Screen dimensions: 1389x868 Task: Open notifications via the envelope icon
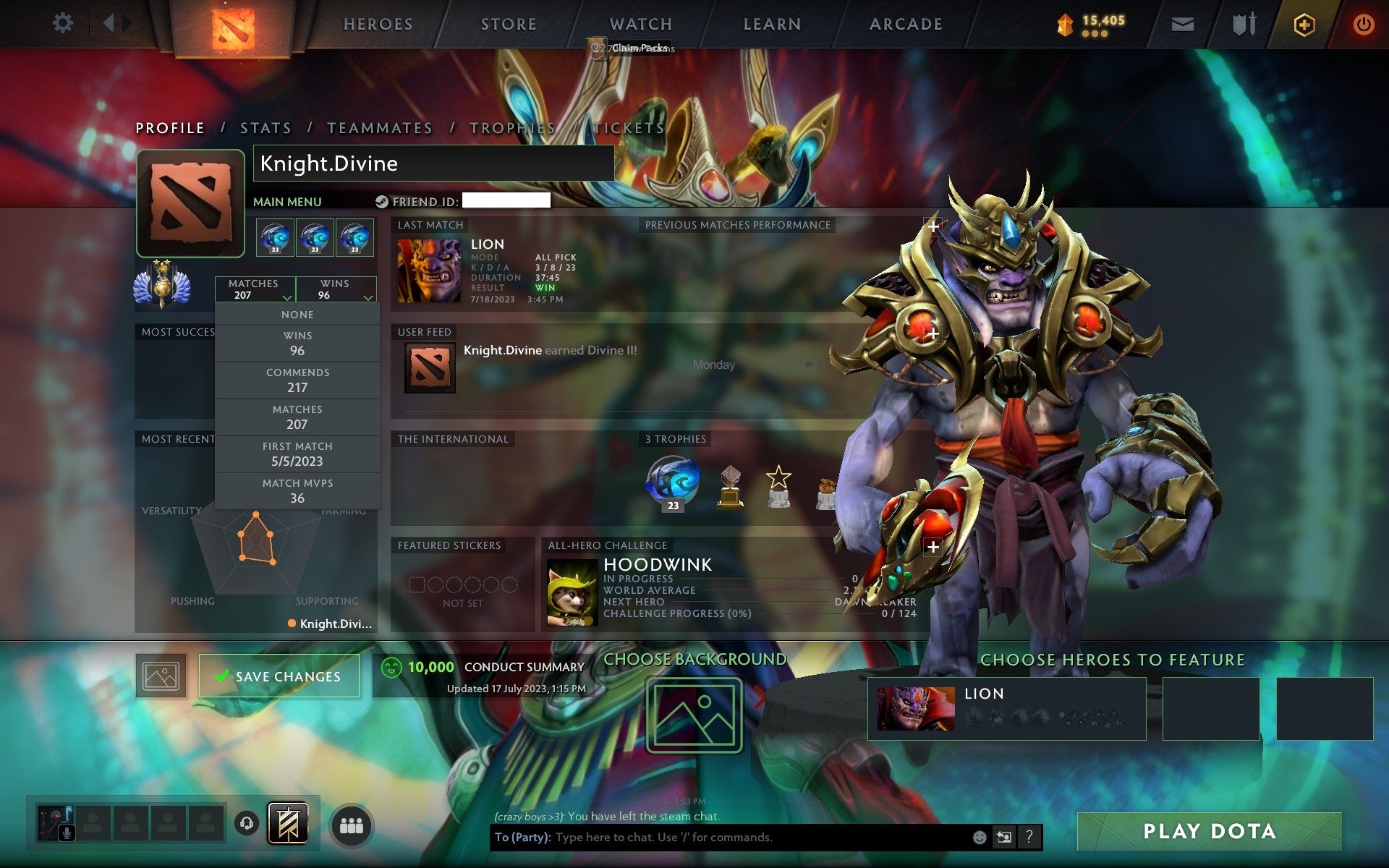pos(1182,23)
